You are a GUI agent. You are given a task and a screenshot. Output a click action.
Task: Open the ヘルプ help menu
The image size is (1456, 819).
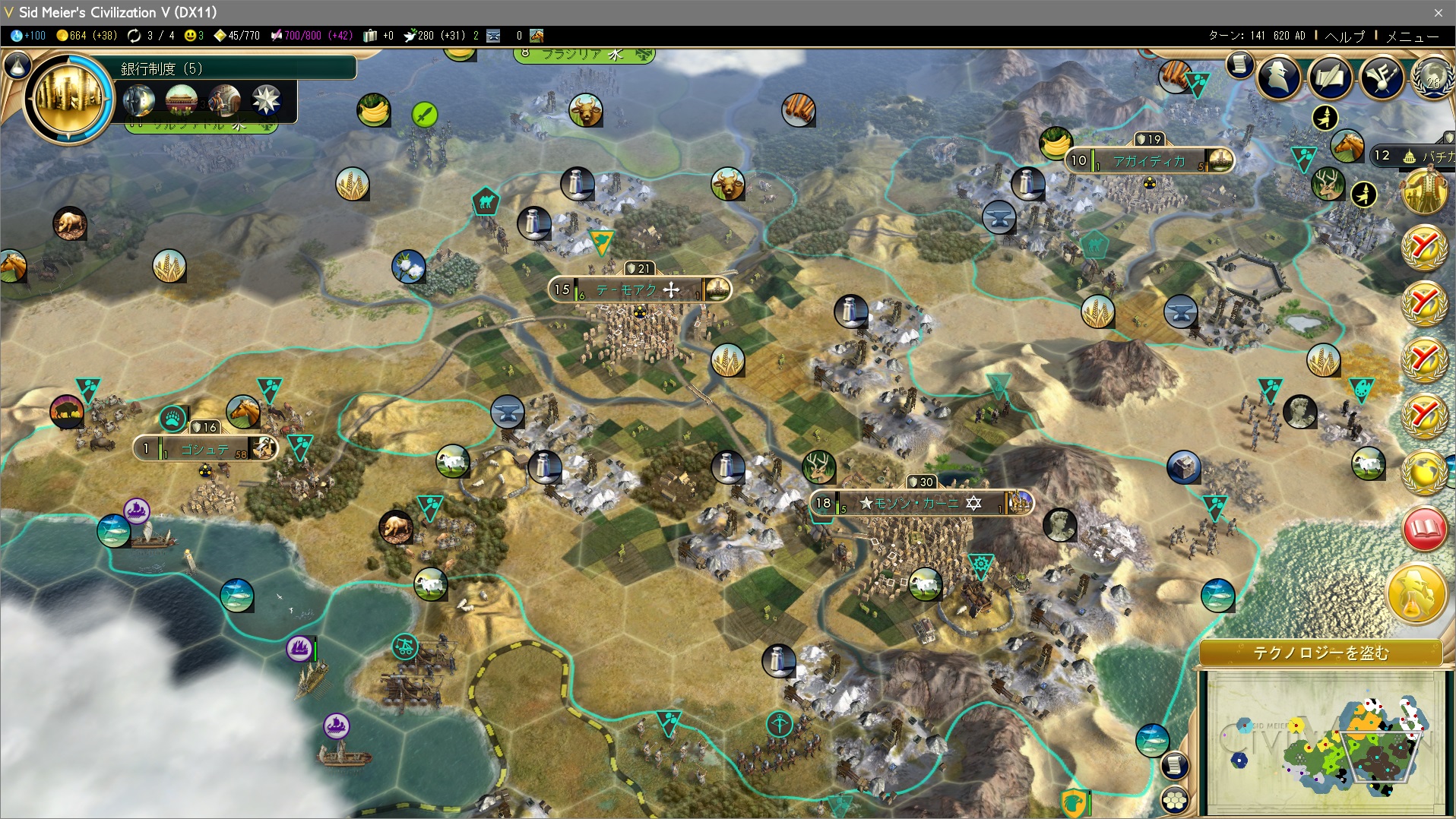click(1344, 36)
